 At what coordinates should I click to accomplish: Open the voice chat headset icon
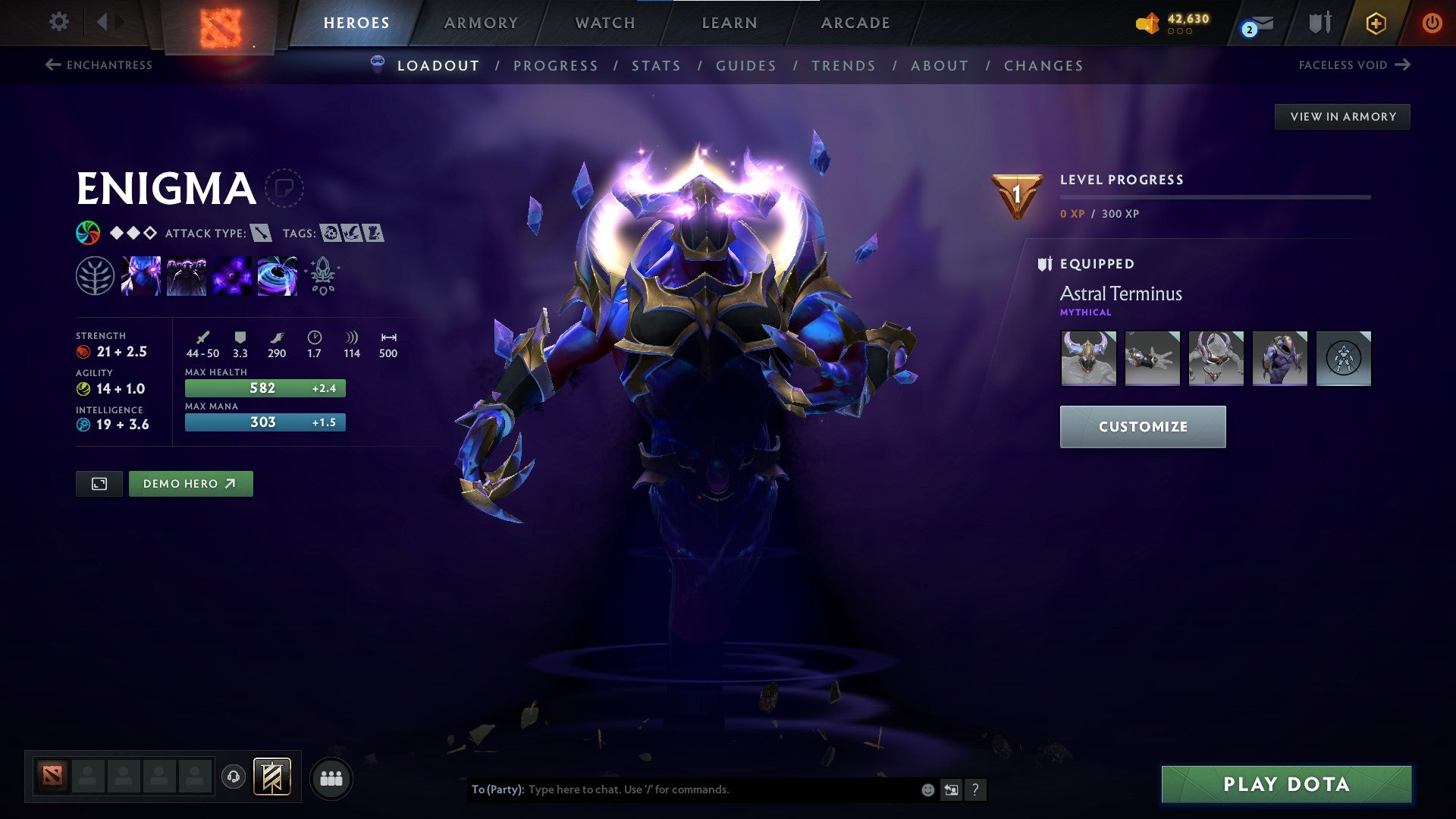point(234,777)
